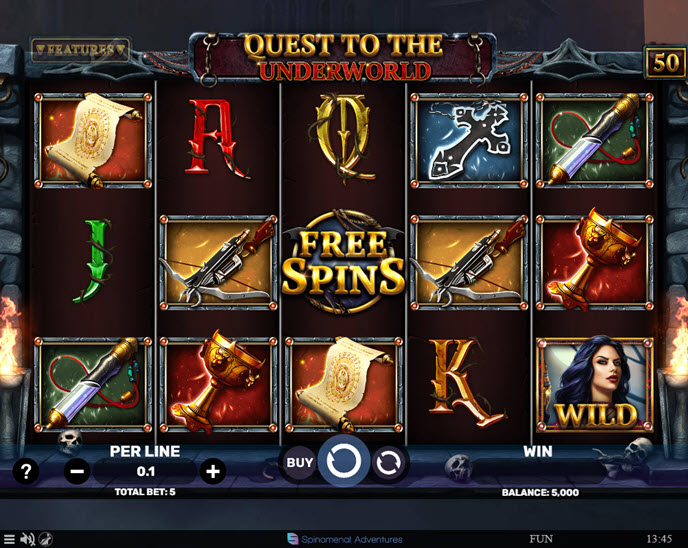Toggle the turbo mode icon beside speaker
Viewport: 688px width, 548px height.
[x=46, y=539]
